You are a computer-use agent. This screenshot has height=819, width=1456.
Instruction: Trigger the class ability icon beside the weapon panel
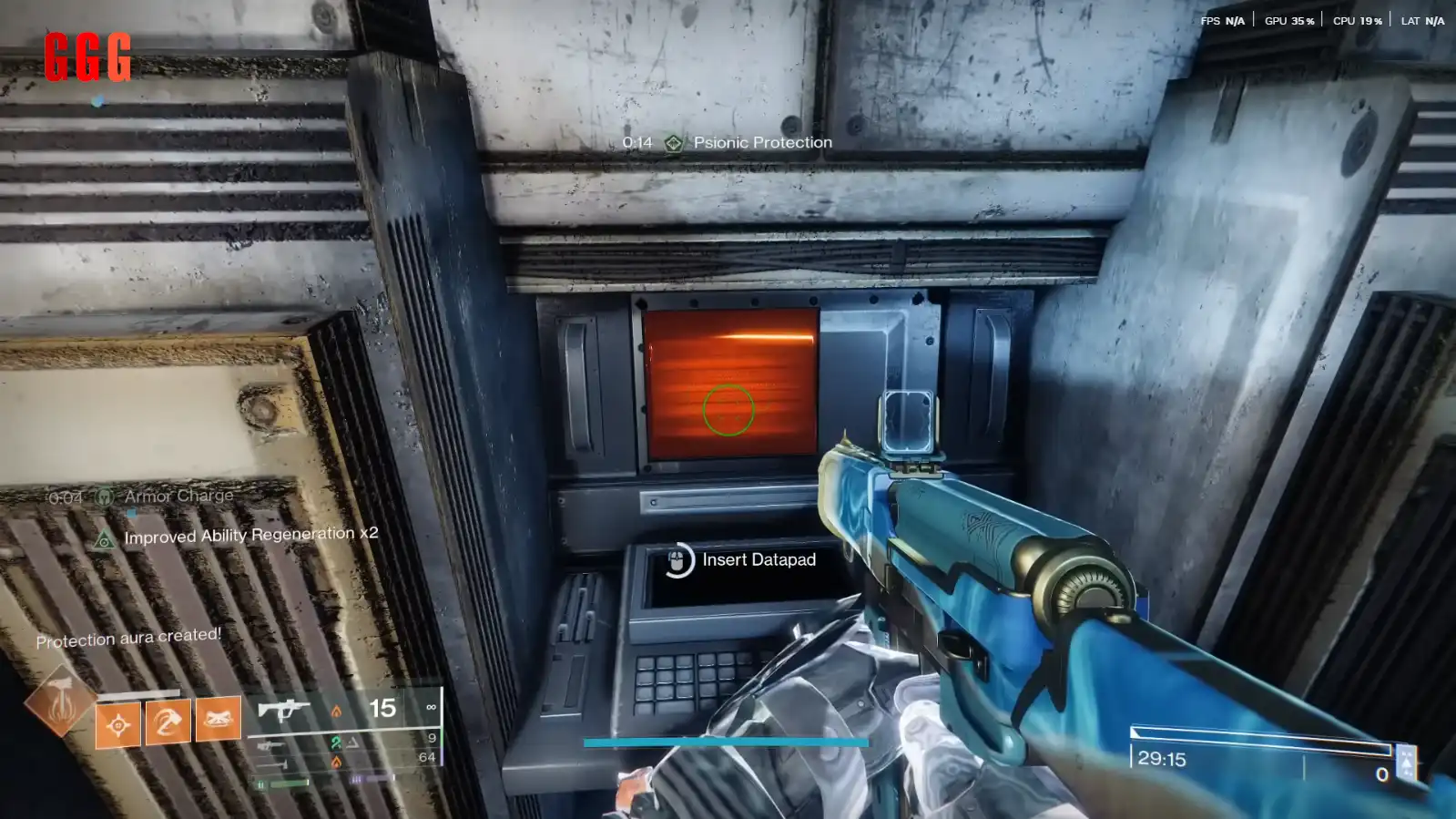pyautogui.click(x=219, y=719)
